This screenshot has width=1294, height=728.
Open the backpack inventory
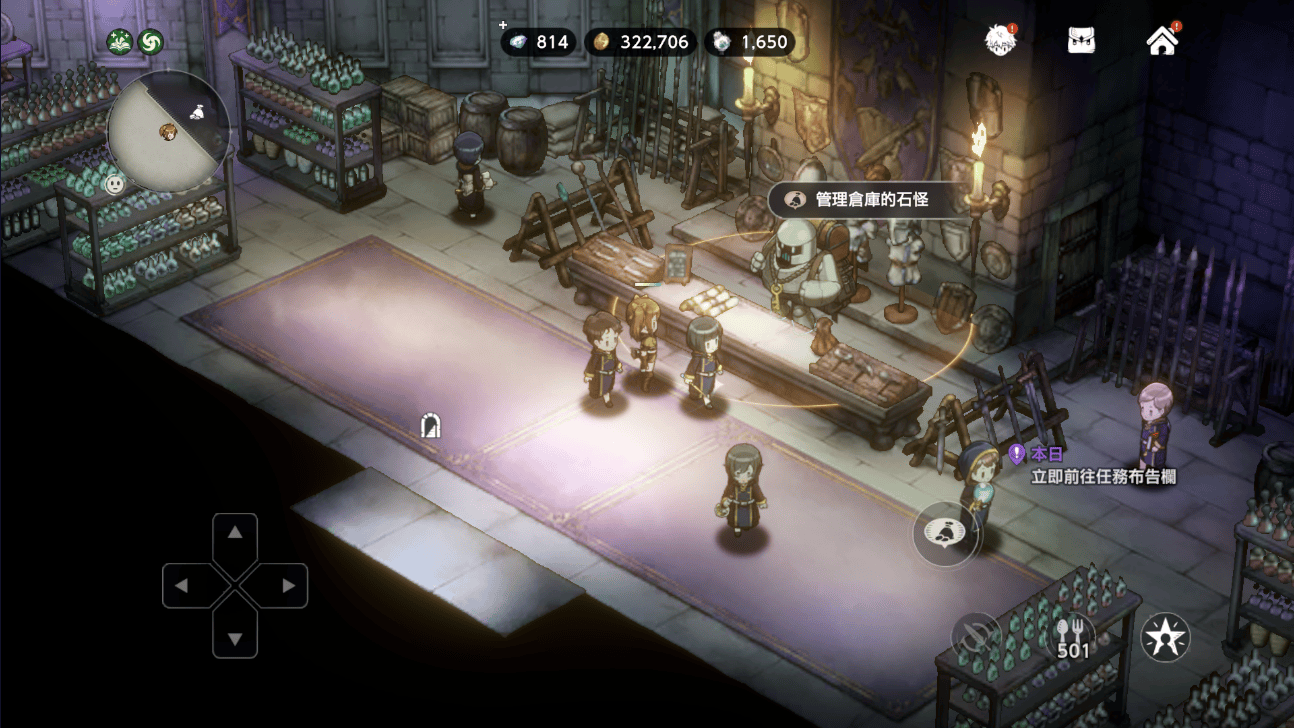coord(1081,41)
